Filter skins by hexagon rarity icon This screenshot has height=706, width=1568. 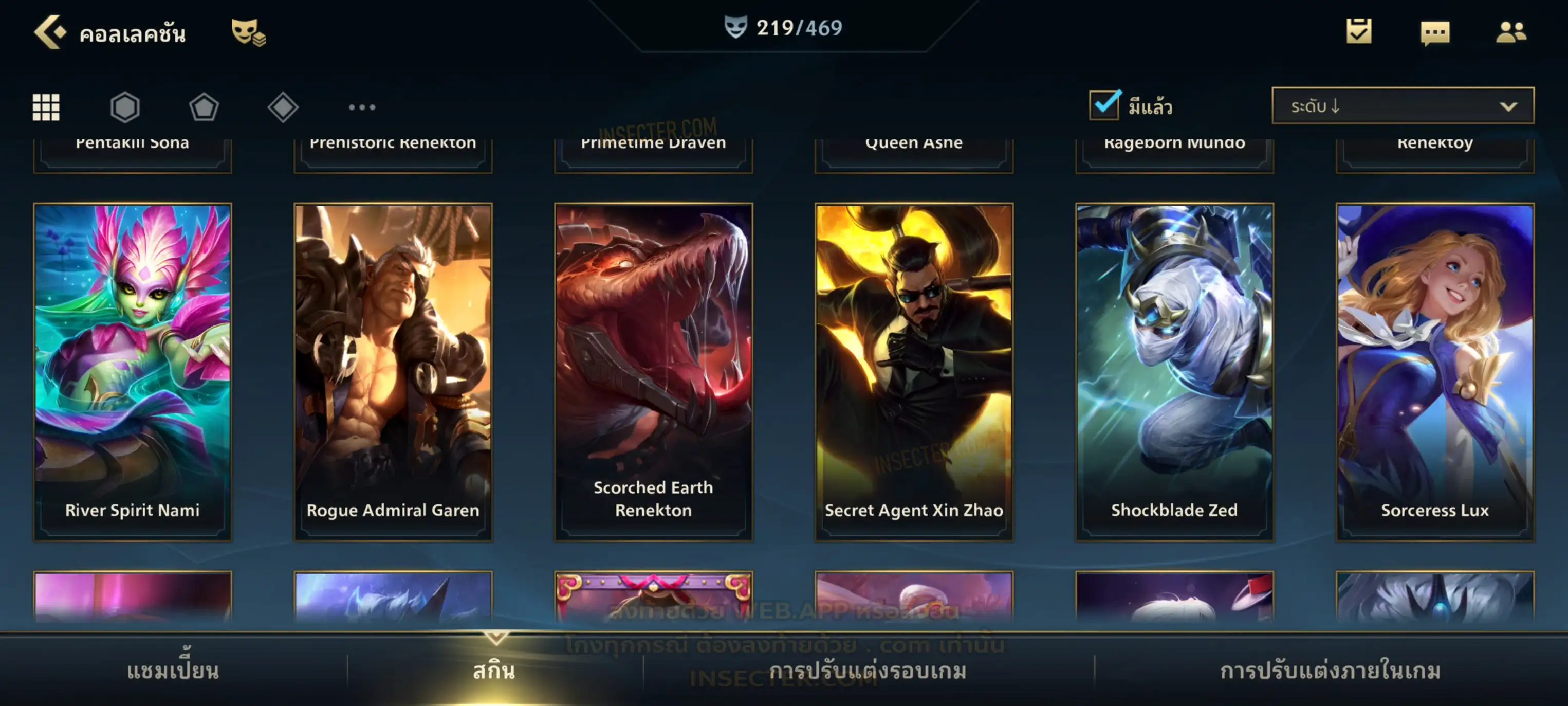point(125,107)
